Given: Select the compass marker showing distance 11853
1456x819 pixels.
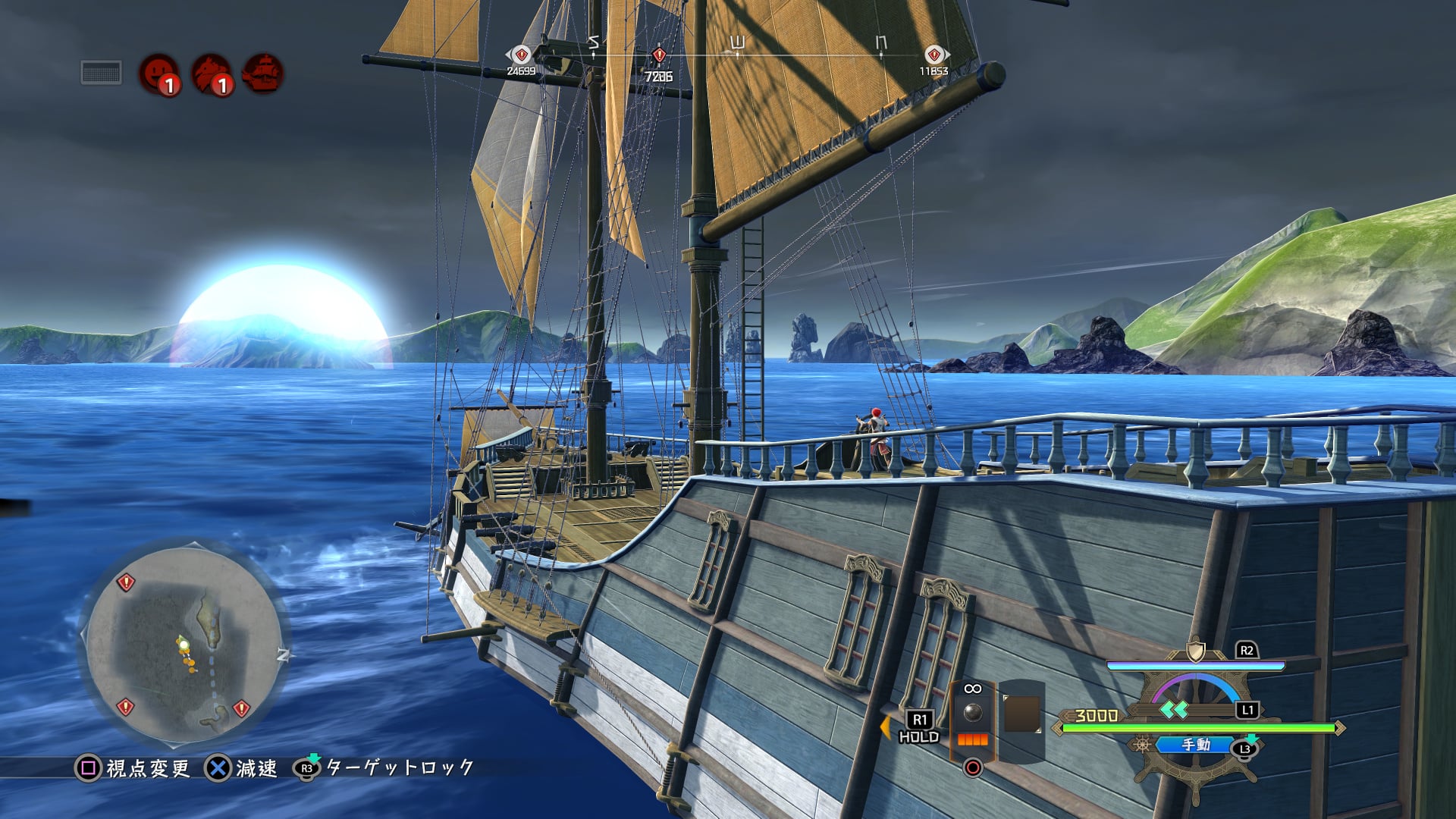Looking at the screenshot, I should tap(934, 55).
